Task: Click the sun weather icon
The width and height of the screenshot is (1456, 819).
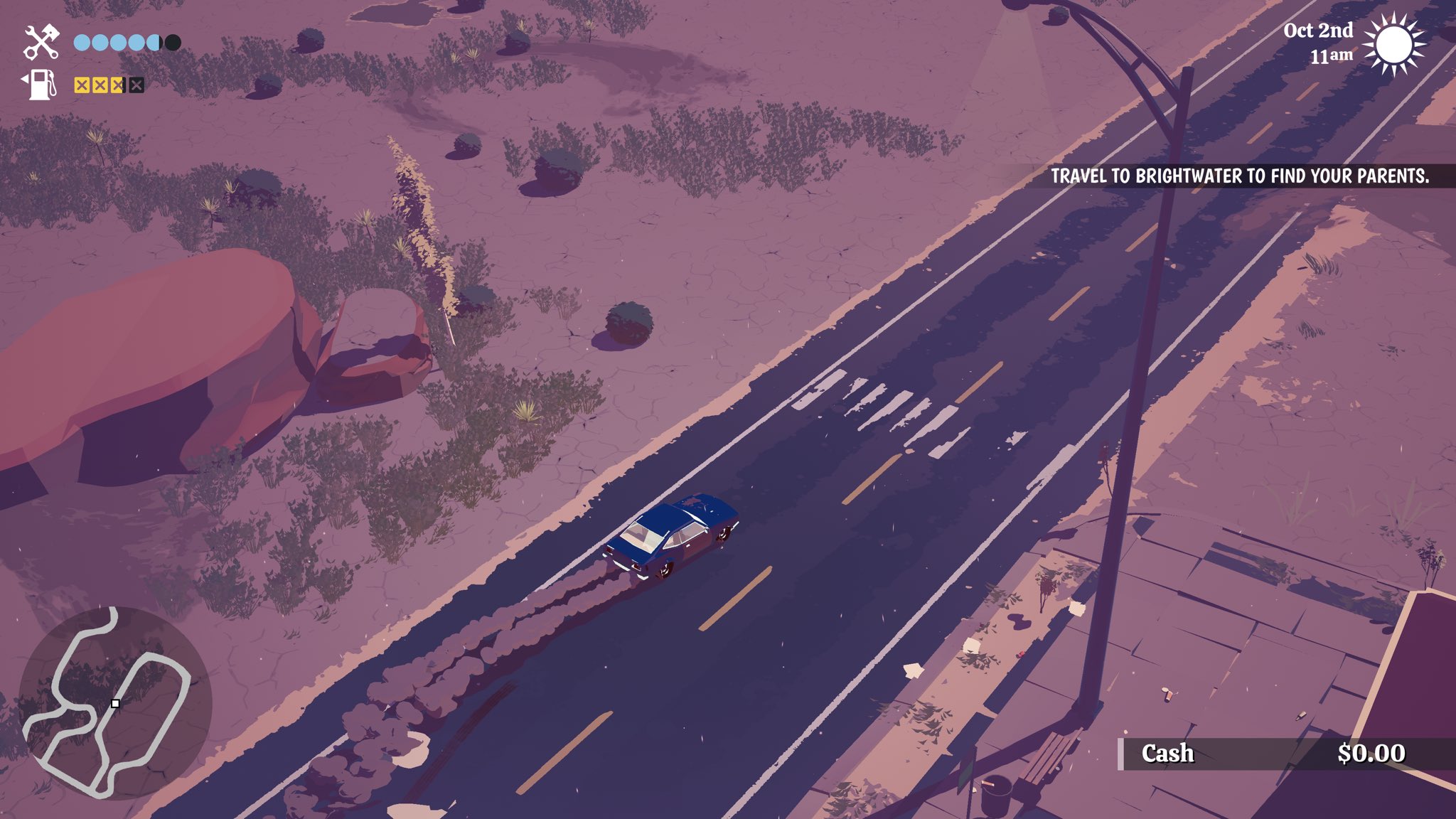Action: pos(1394,44)
